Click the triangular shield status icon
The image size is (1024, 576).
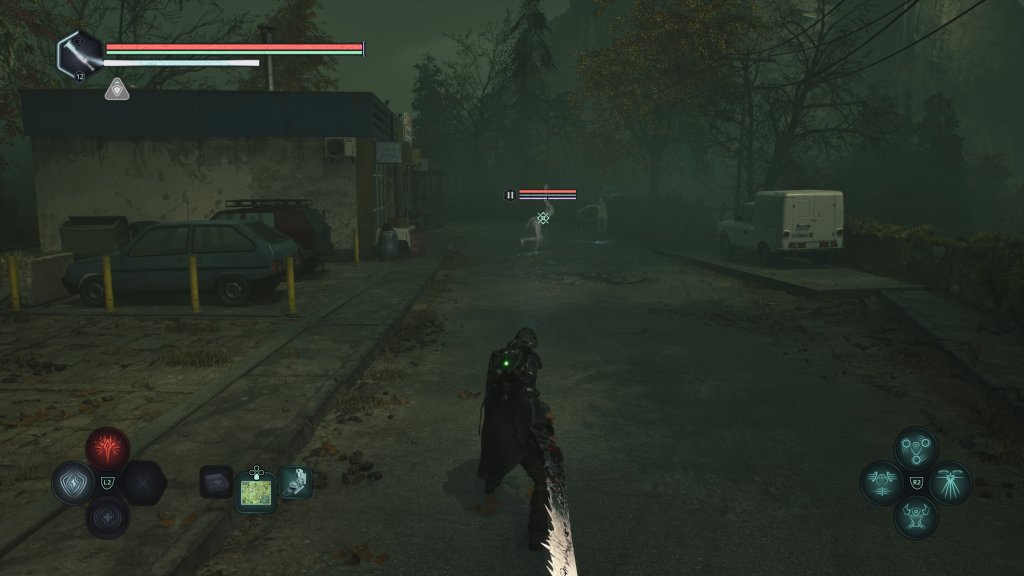pyautogui.click(x=115, y=90)
